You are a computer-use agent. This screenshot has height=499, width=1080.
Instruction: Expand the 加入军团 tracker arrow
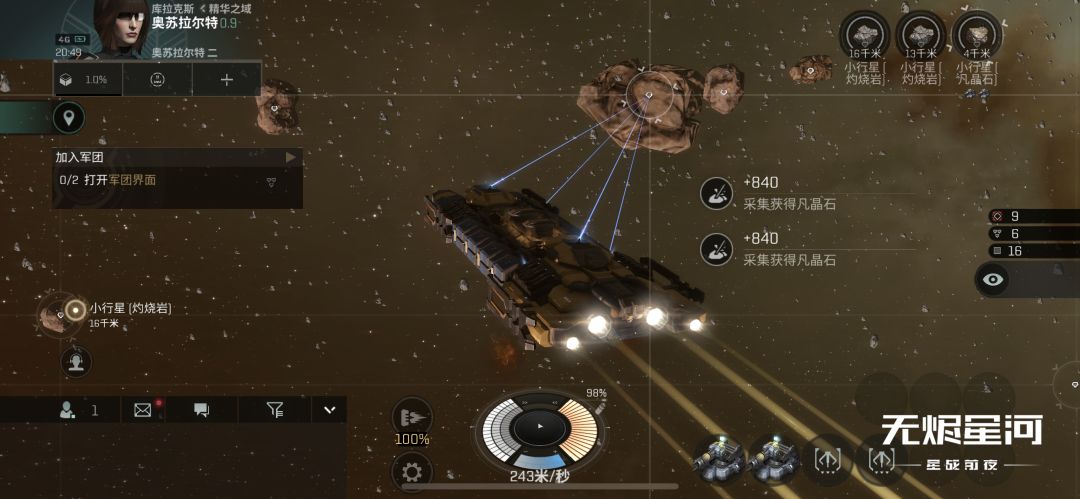pyautogui.click(x=291, y=157)
